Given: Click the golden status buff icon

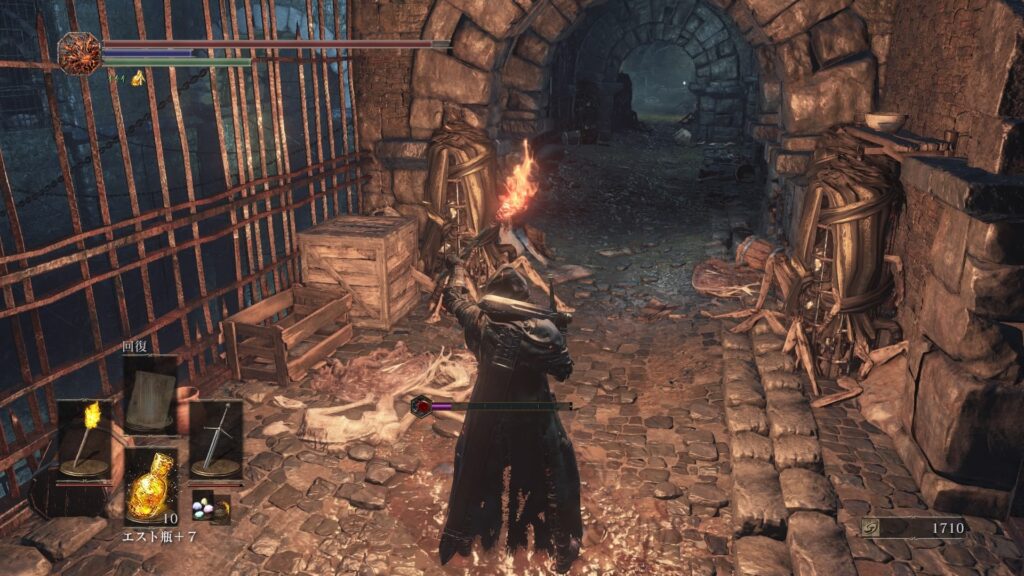Looking at the screenshot, I should 138,78.
